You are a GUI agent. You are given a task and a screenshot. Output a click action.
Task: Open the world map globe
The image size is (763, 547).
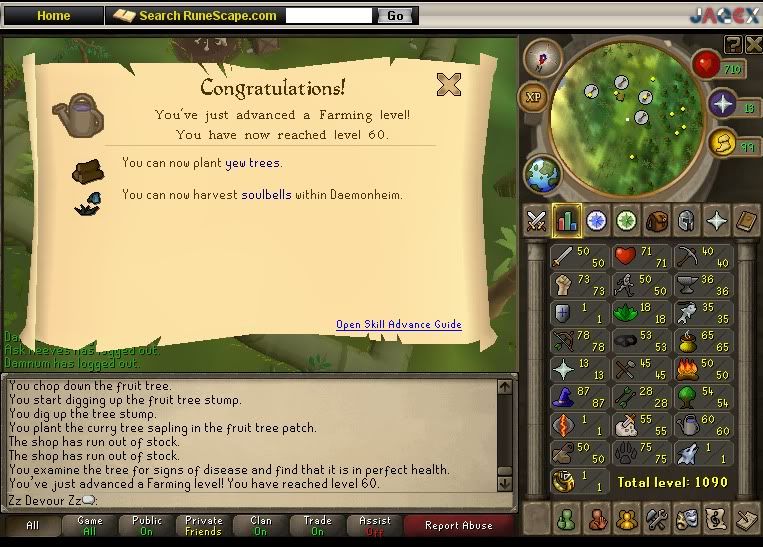(x=544, y=173)
